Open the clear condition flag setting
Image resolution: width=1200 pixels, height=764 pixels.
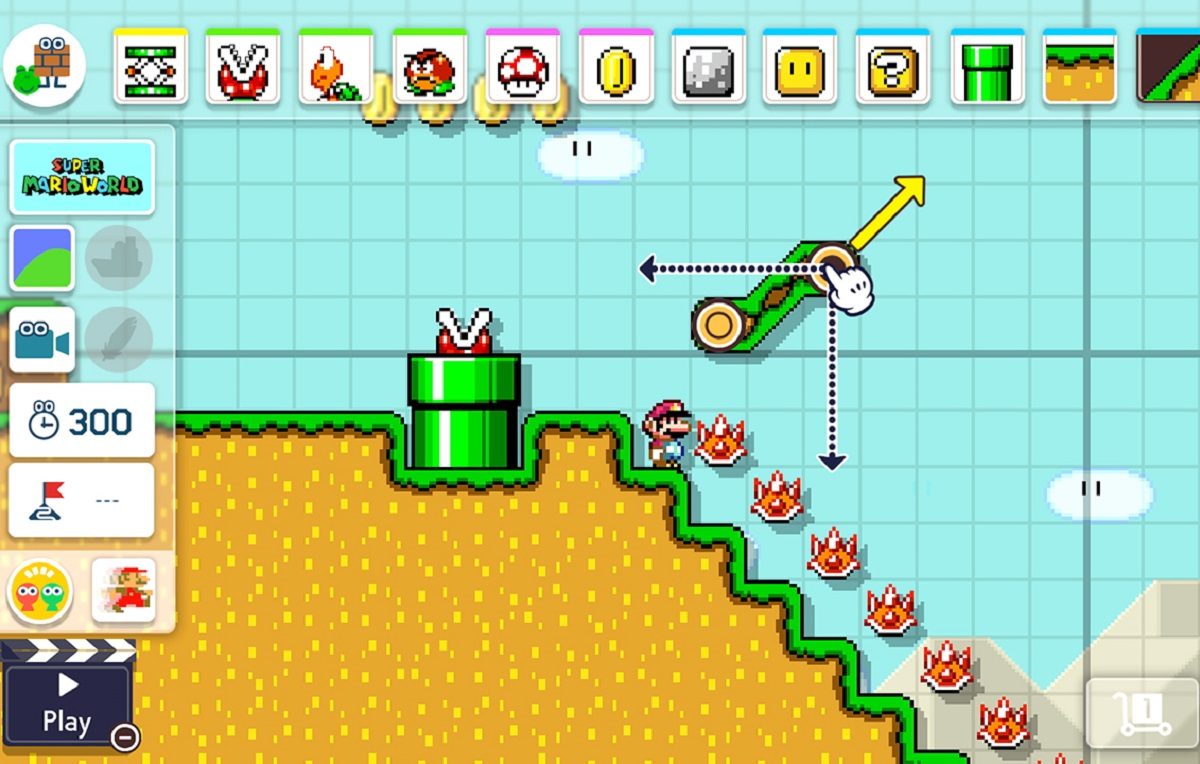pos(82,500)
